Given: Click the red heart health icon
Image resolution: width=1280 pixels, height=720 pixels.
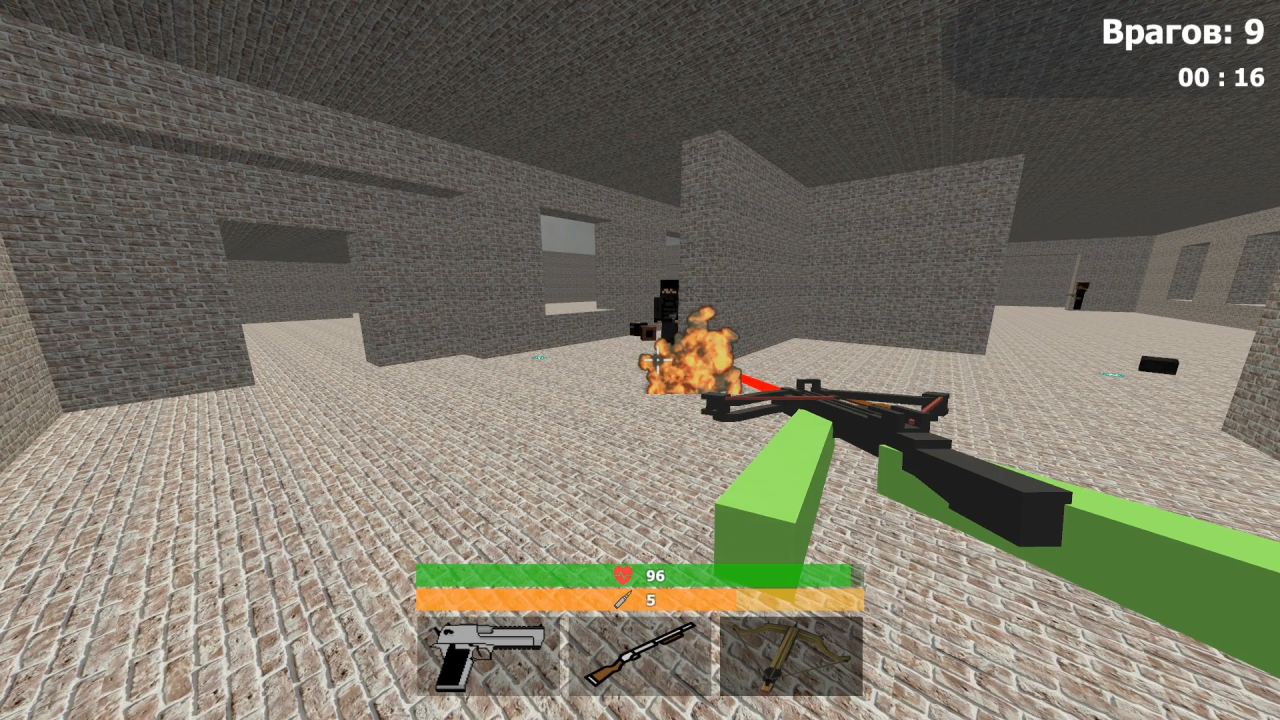Looking at the screenshot, I should (622, 574).
